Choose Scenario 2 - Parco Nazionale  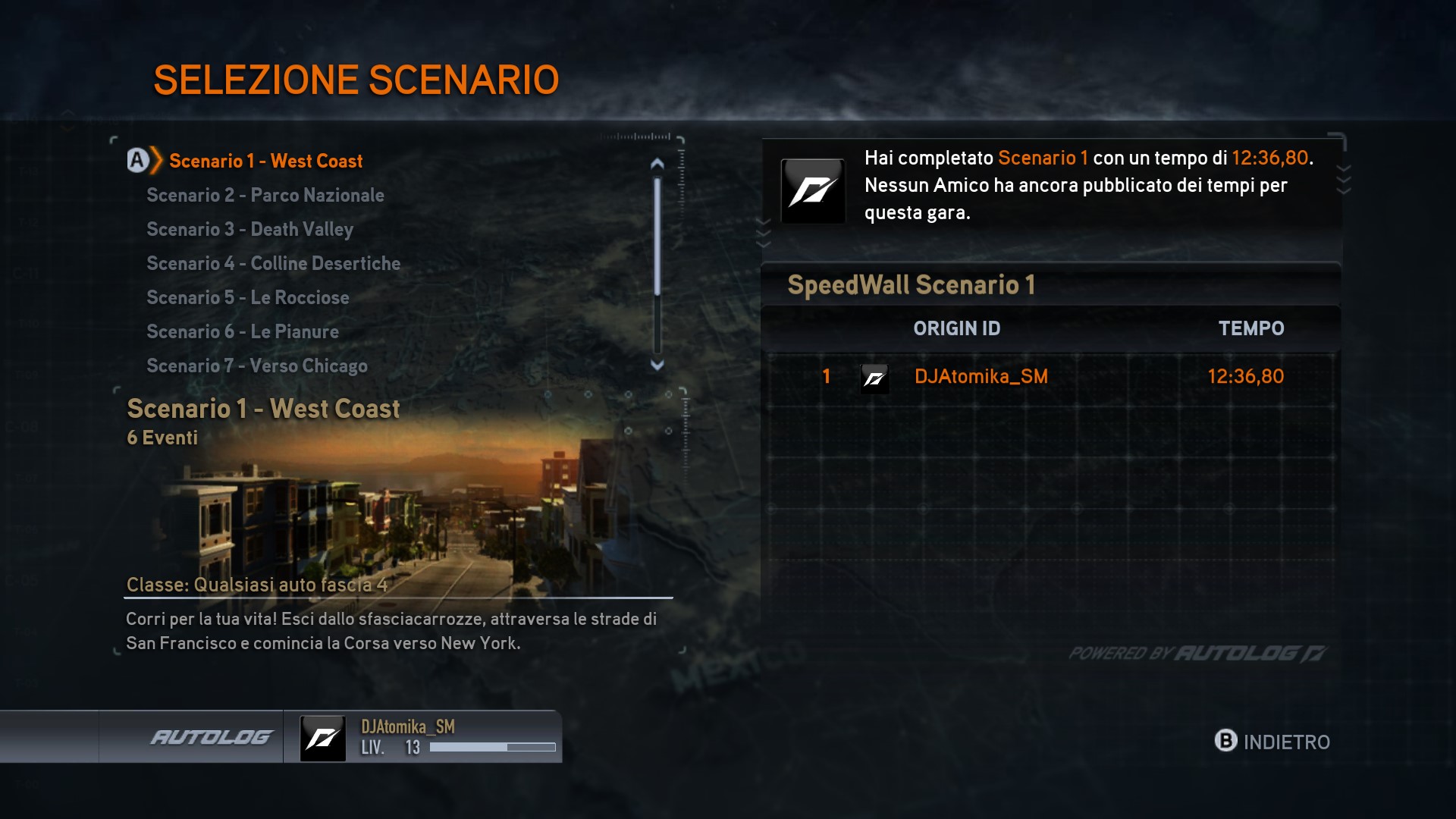[265, 196]
